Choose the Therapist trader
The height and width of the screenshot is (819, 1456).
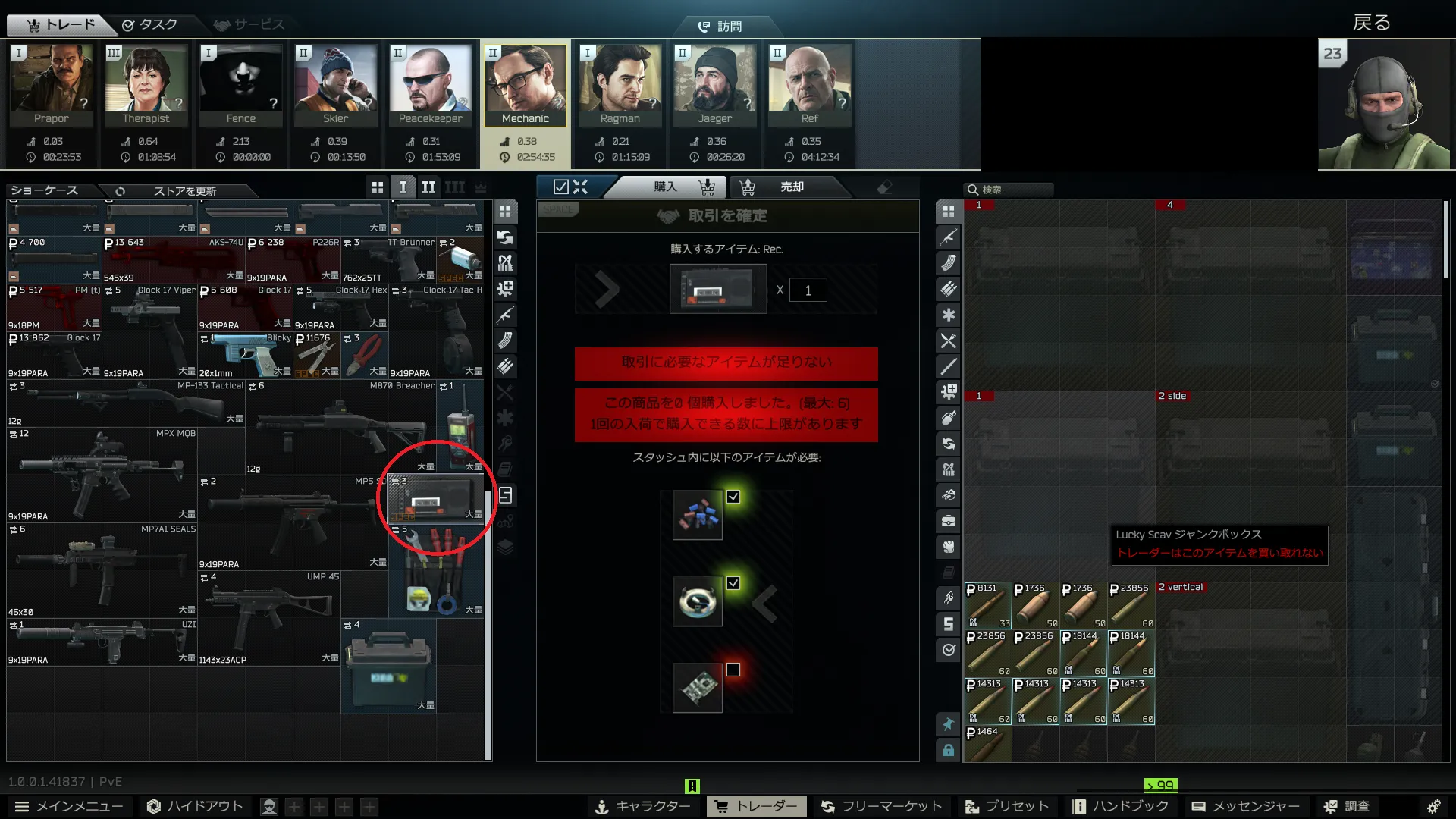(x=146, y=85)
